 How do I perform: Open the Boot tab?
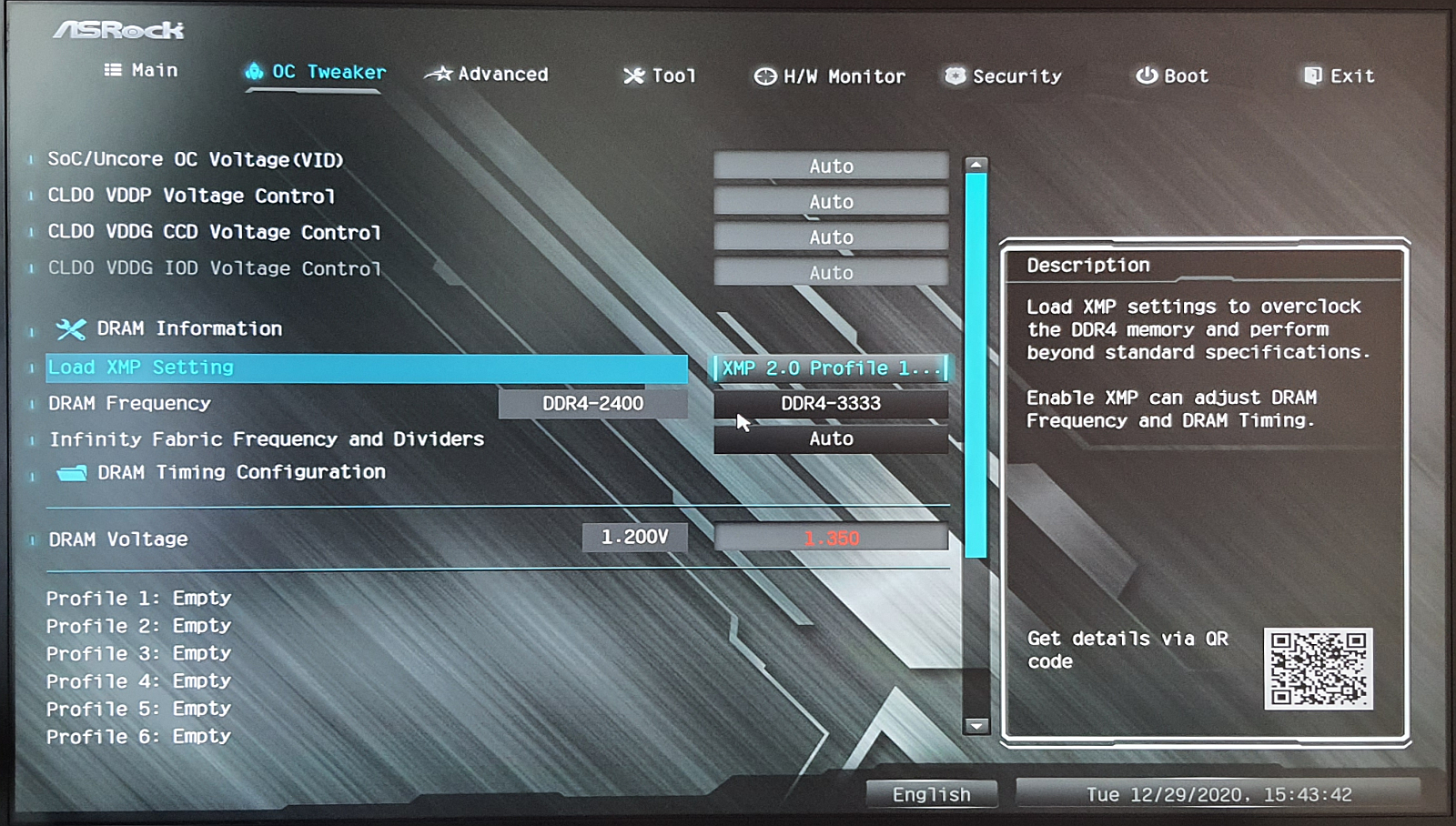pyautogui.click(x=1173, y=76)
